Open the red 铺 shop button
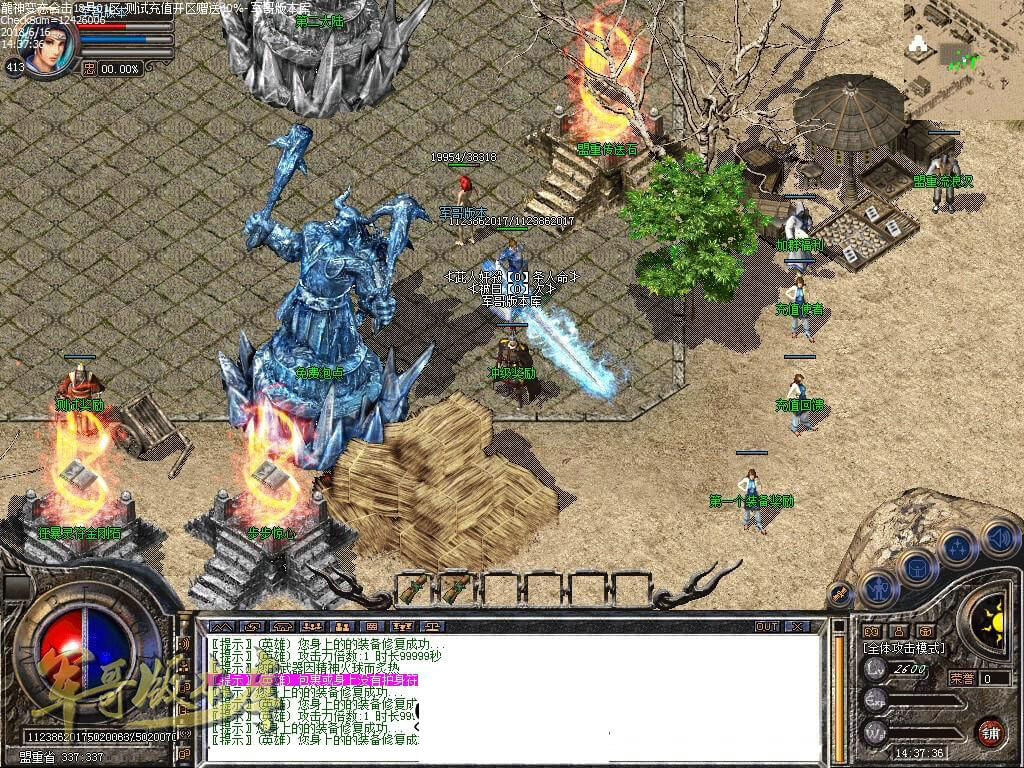This screenshot has height=768, width=1024. pyautogui.click(x=990, y=731)
